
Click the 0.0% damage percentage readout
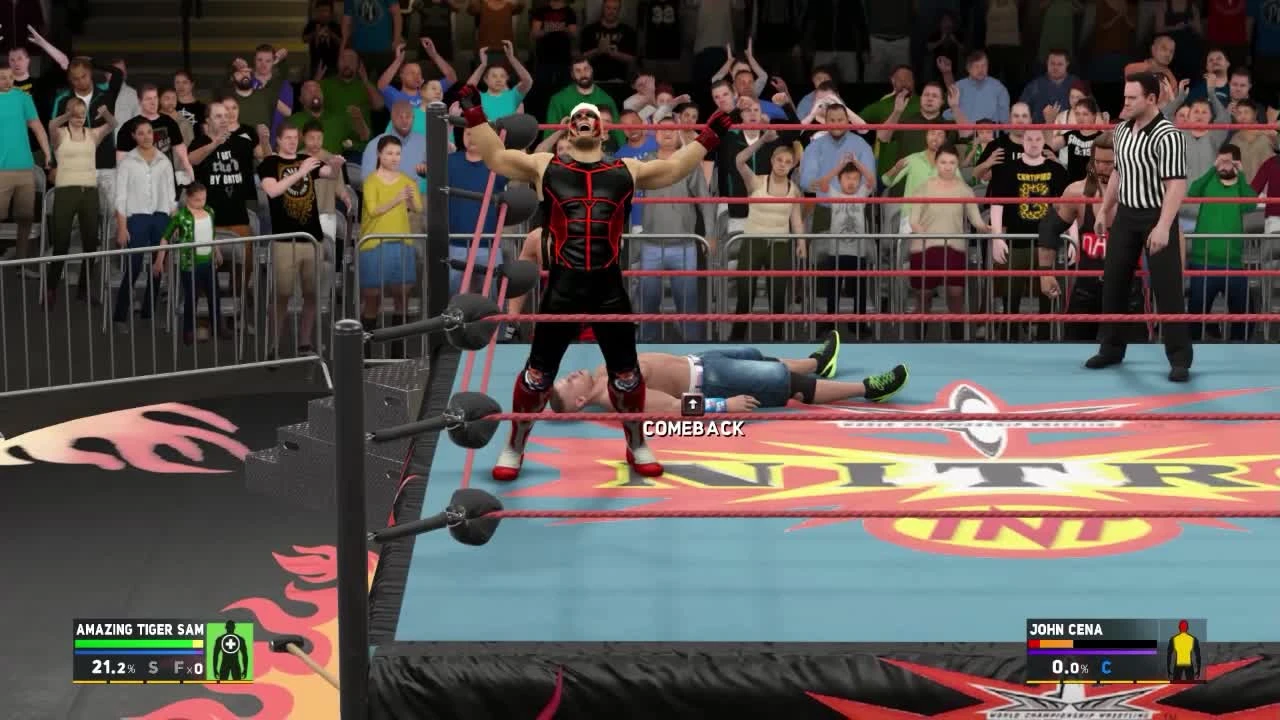tap(1068, 667)
